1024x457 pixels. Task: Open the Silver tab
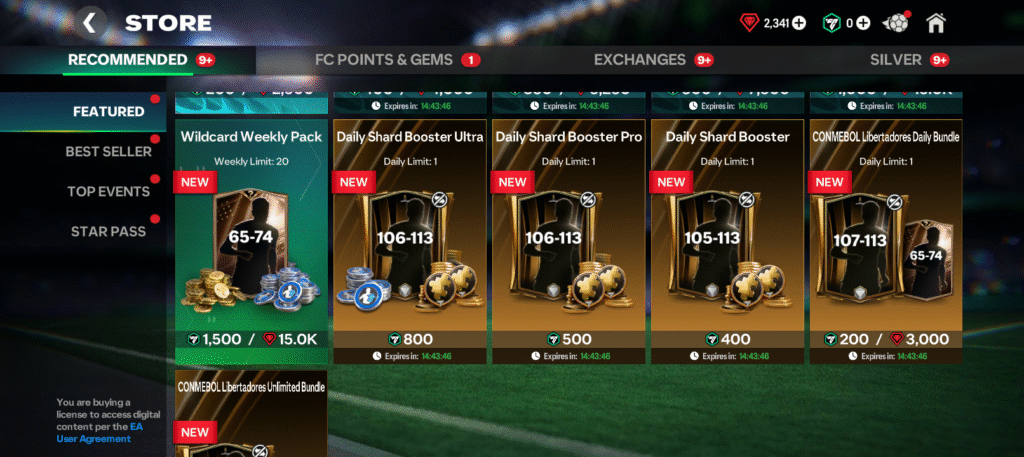coord(896,60)
